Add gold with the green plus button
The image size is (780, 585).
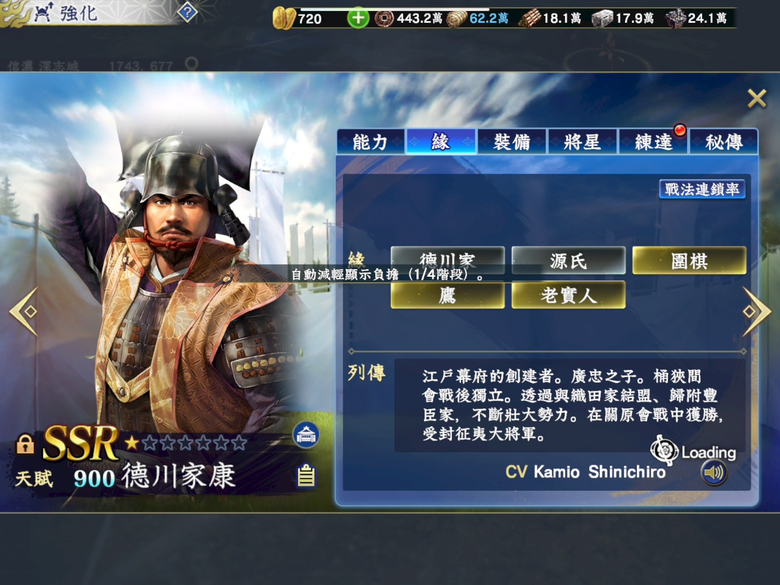coord(358,18)
